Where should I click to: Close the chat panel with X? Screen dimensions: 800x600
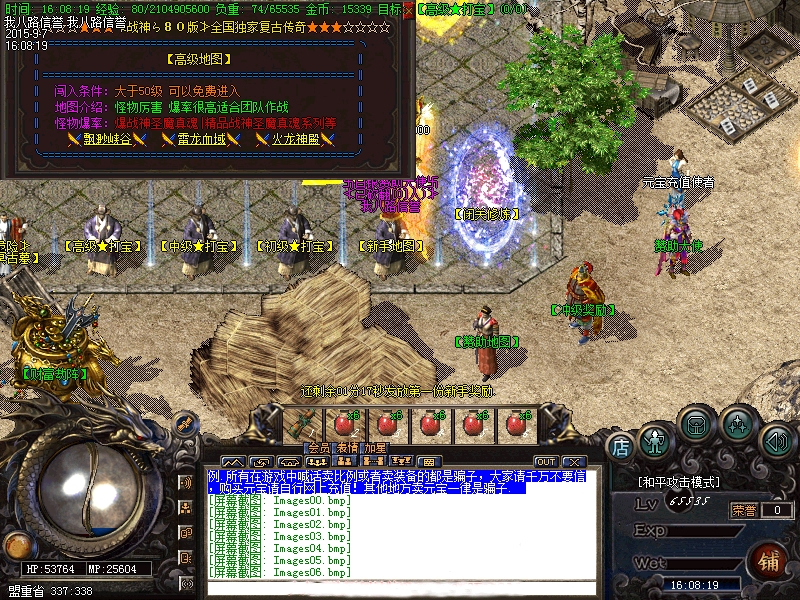tap(573, 461)
